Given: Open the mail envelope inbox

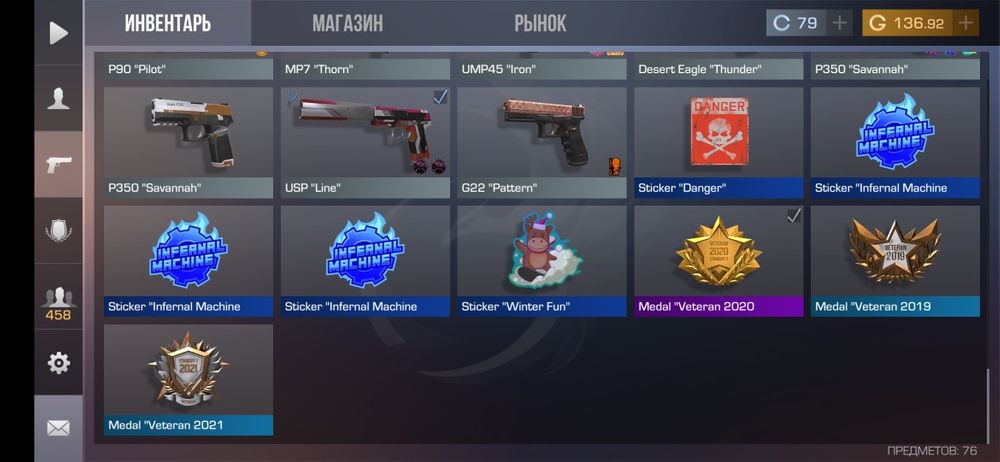Looking at the screenshot, I should (59, 428).
